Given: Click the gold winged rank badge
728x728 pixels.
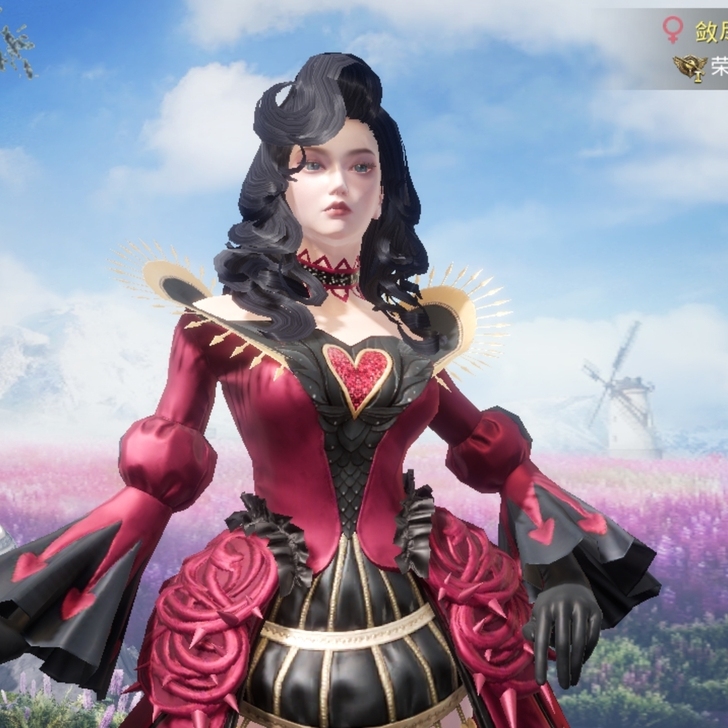Looking at the screenshot, I should pos(689,67).
